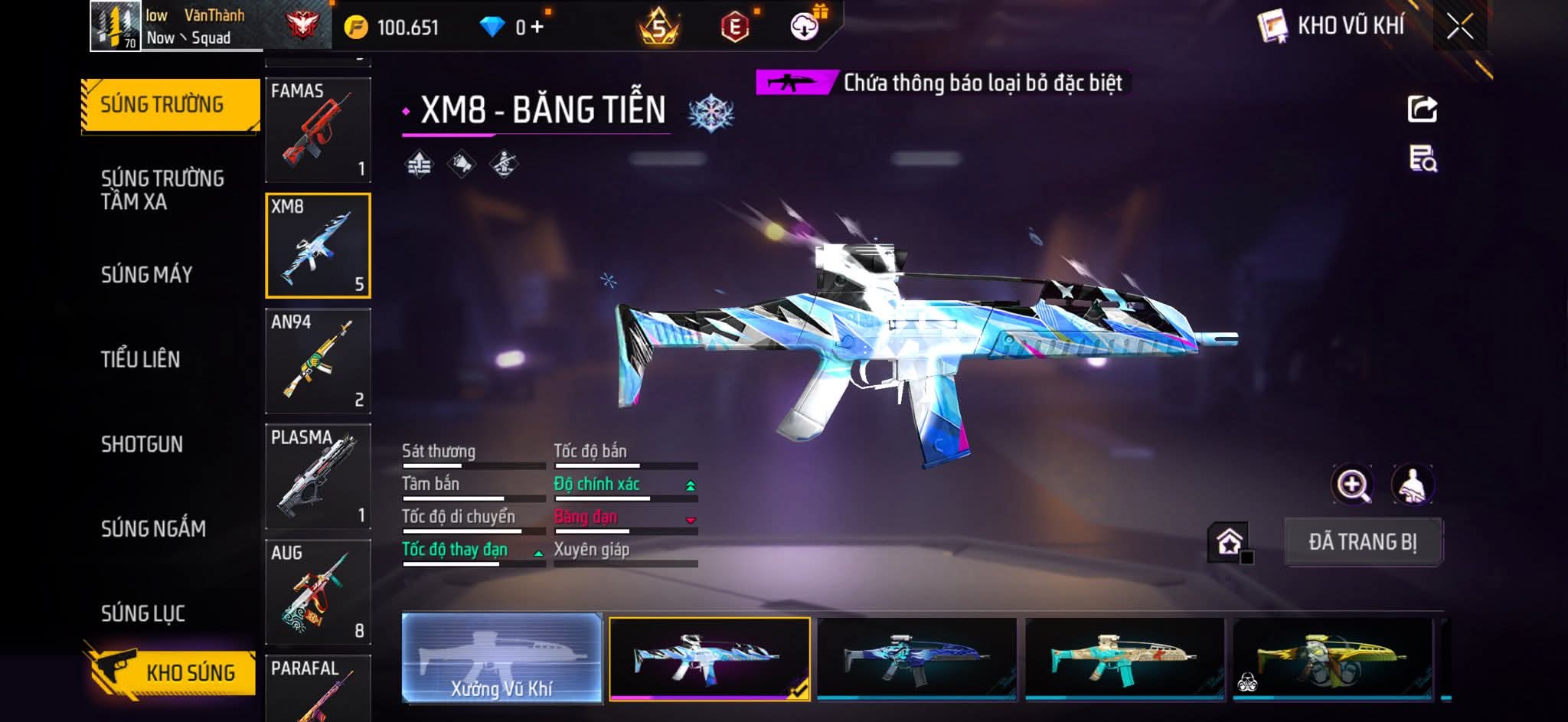The height and width of the screenshot is (722, 1568).
Task: Pick the PLASMA weapon tile
Action: click(x=318, y=476)
